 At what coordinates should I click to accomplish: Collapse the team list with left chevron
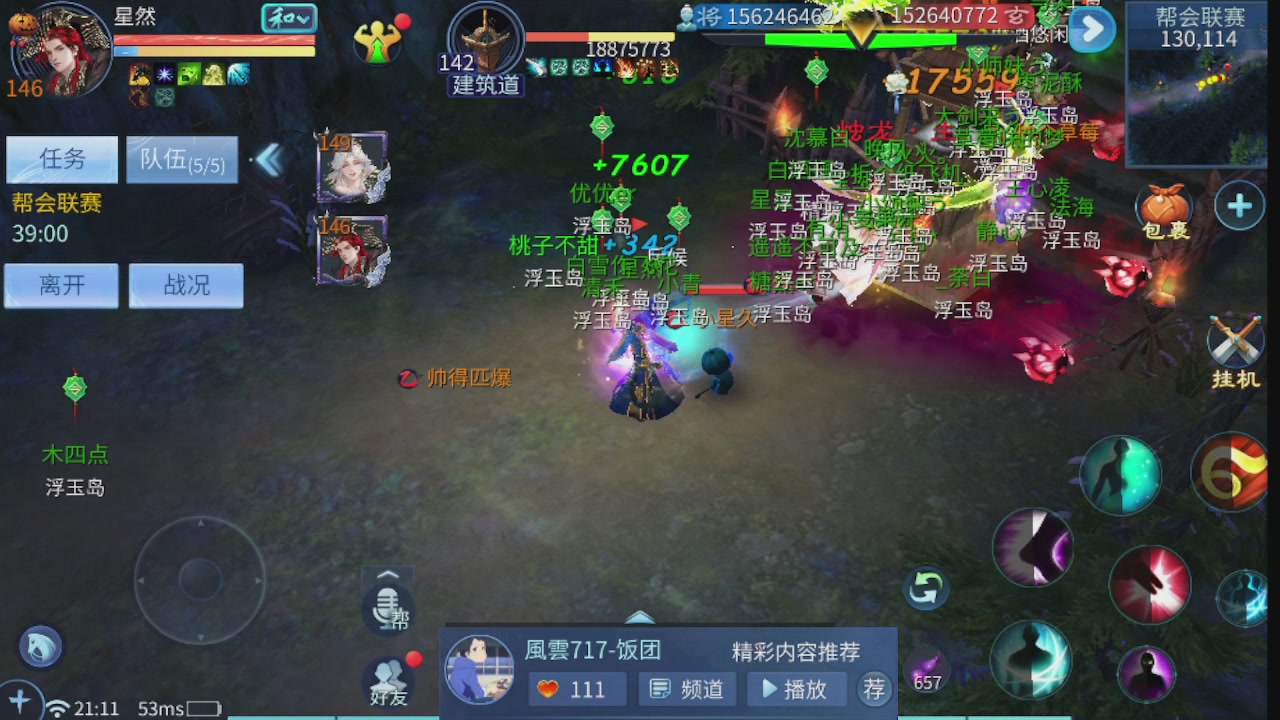tap(268, 156)
